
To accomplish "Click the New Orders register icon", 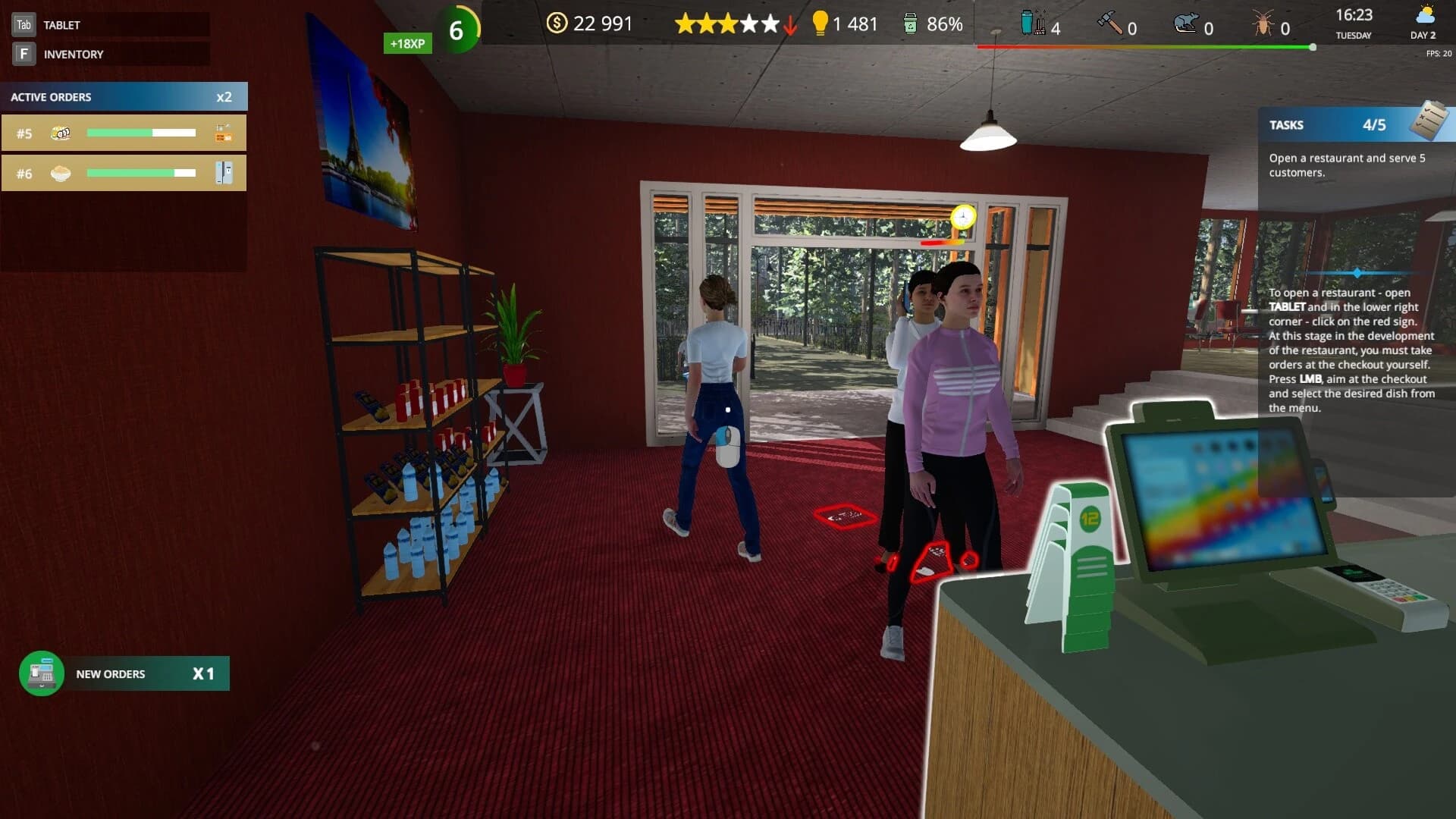I will 42,673.
